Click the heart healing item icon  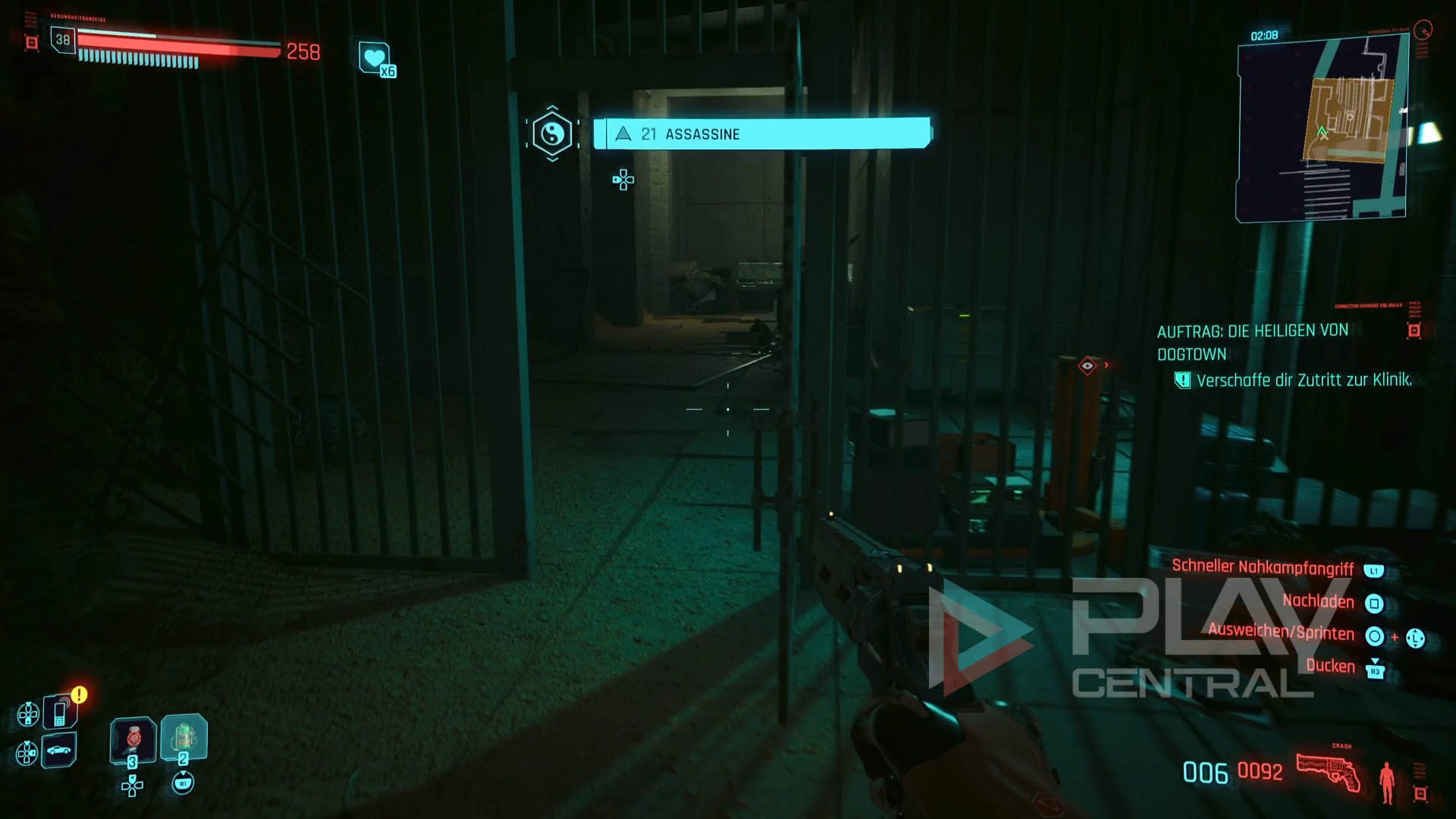pos(375,58)
